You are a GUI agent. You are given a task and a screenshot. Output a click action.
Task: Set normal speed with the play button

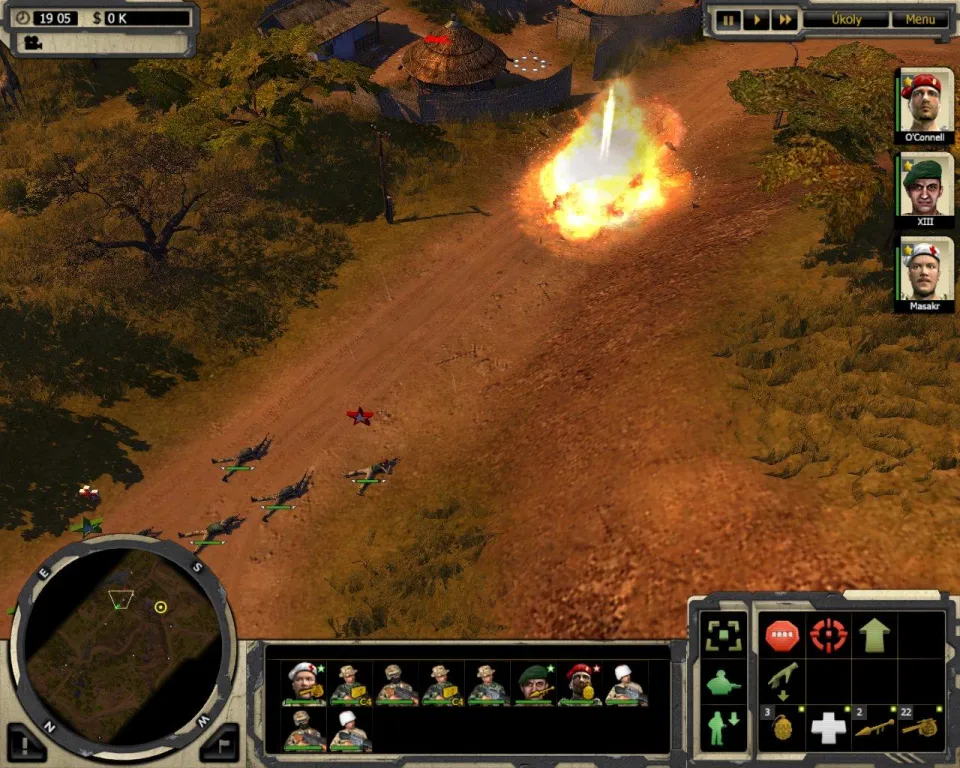click(x=757, y=19)
